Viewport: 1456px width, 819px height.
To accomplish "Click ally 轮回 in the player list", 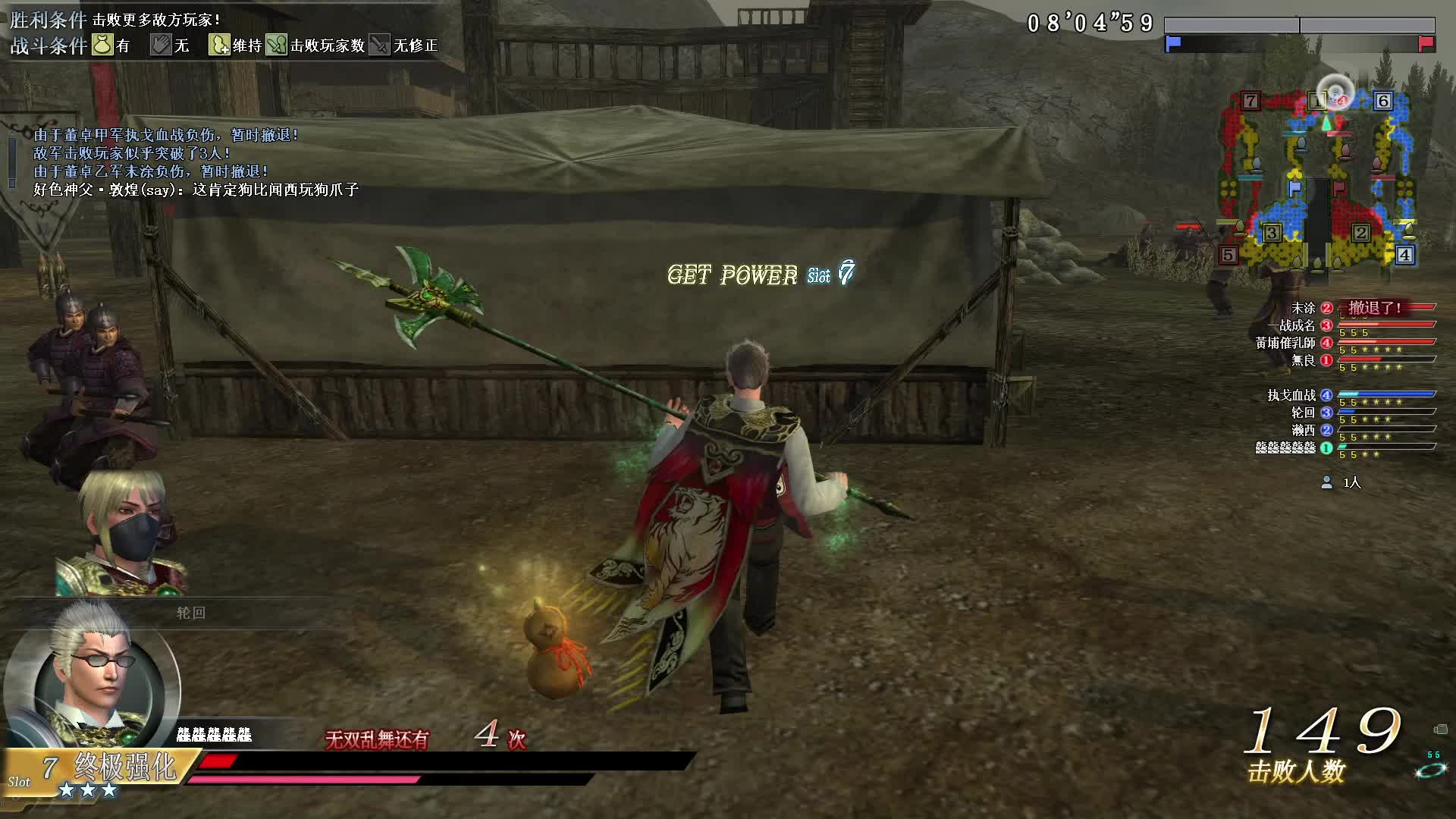I will tap(1303, 413).
